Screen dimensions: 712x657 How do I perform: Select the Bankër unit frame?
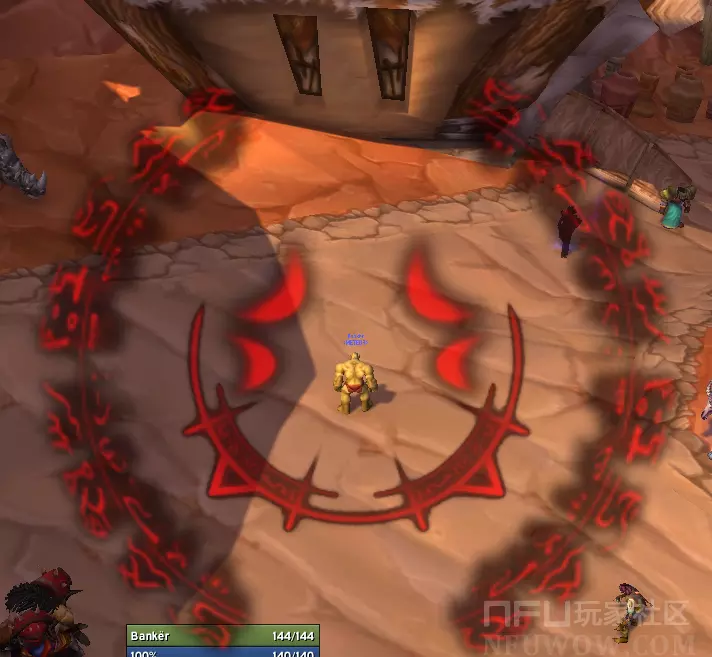223,635
